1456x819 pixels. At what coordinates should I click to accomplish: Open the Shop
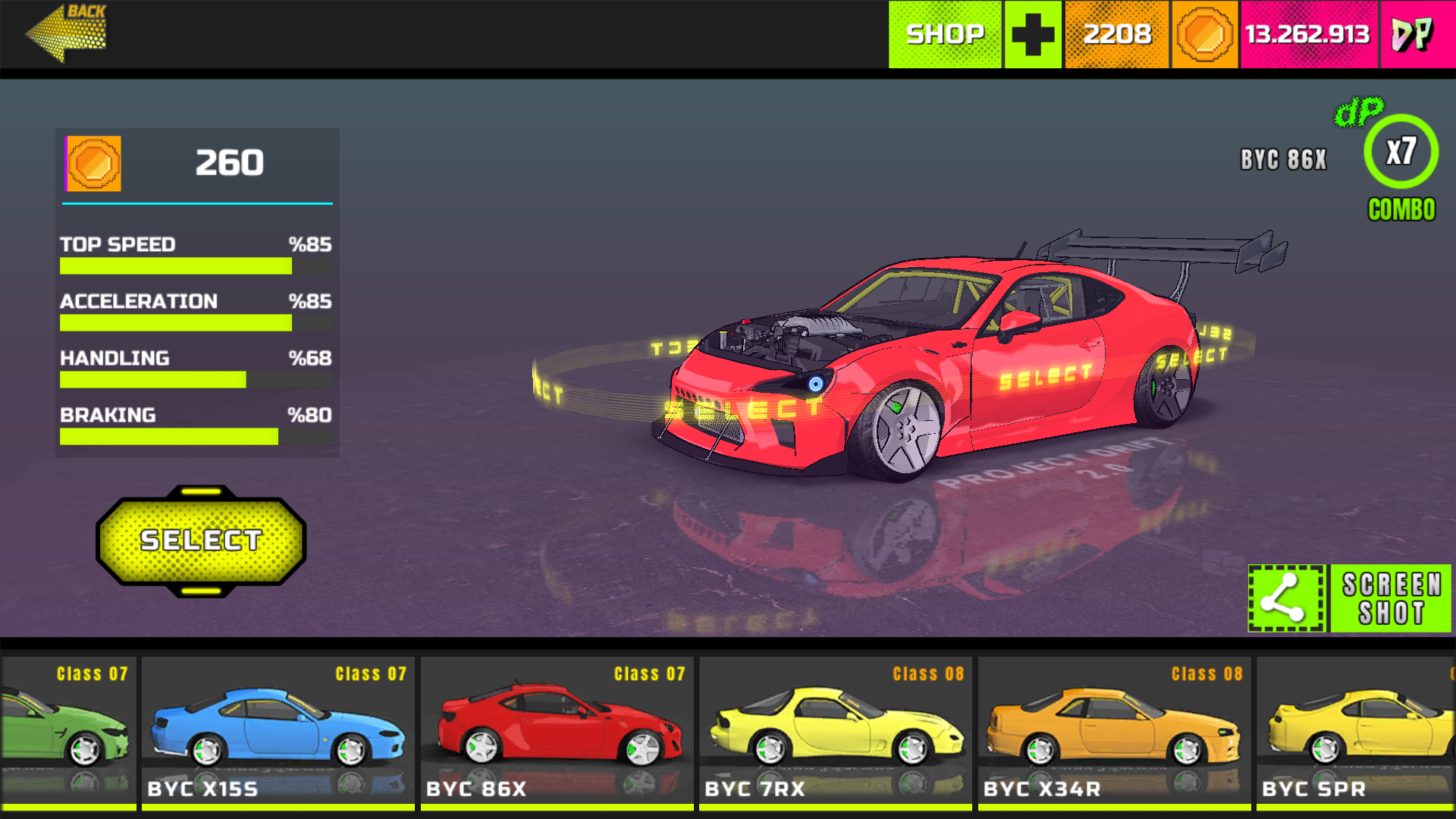pyautogui.click(x=944, y=34)
